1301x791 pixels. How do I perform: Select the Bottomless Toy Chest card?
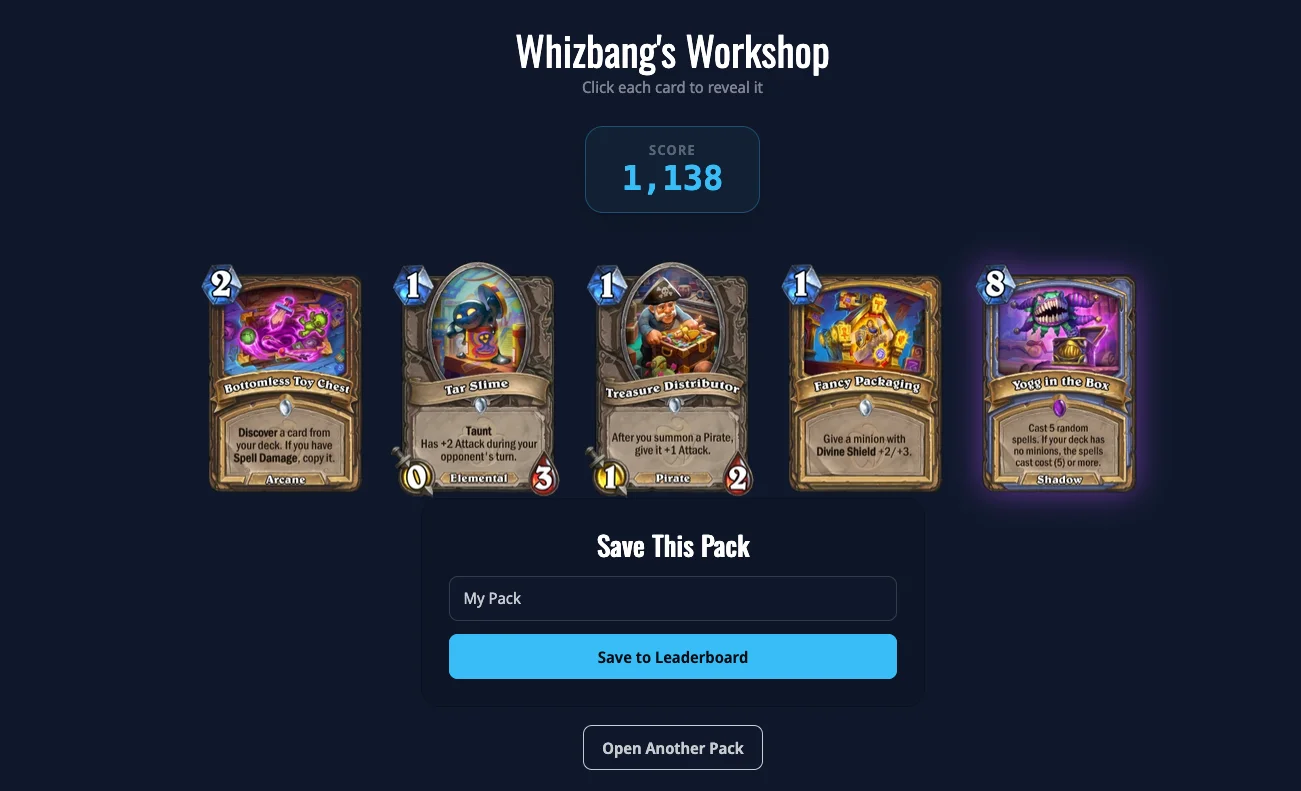(285, 384)
